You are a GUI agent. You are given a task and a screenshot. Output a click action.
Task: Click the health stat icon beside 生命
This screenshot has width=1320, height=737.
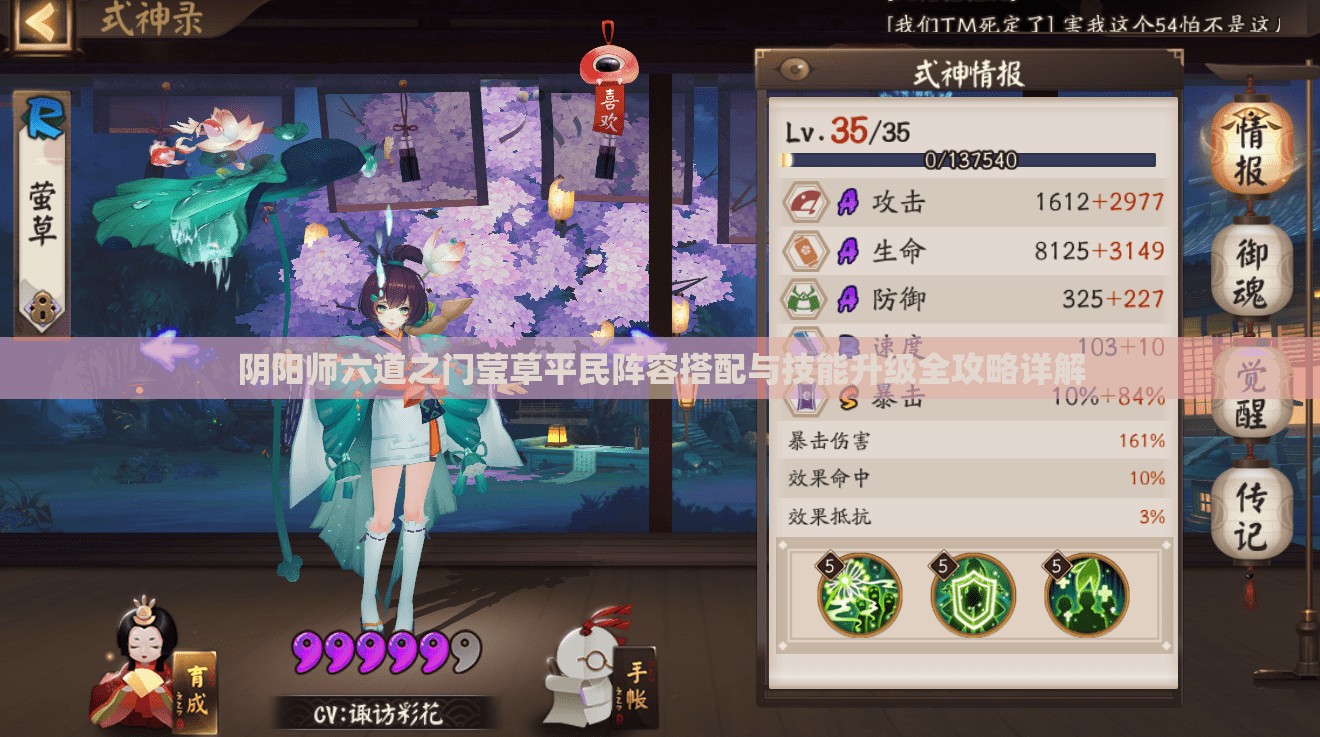806,252
